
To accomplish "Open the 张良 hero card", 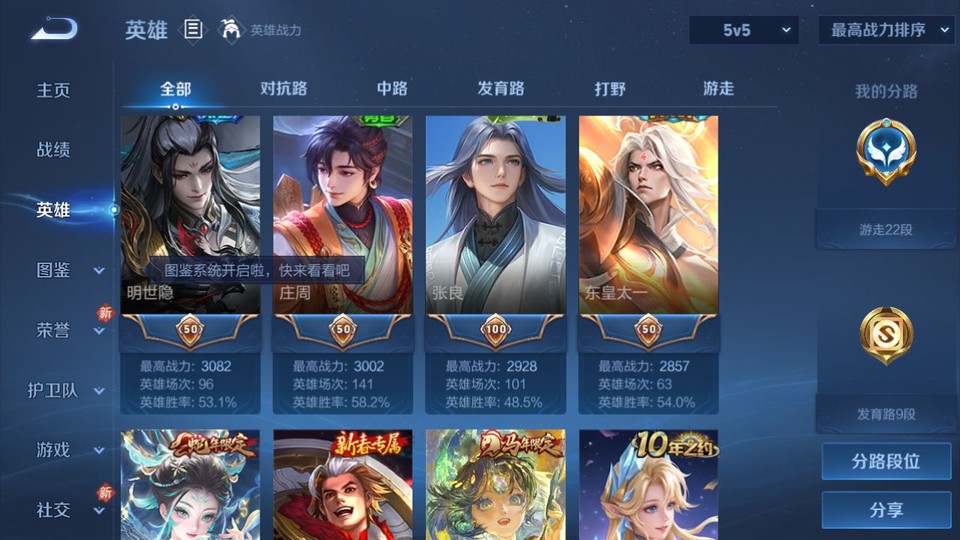I will 496,215.
